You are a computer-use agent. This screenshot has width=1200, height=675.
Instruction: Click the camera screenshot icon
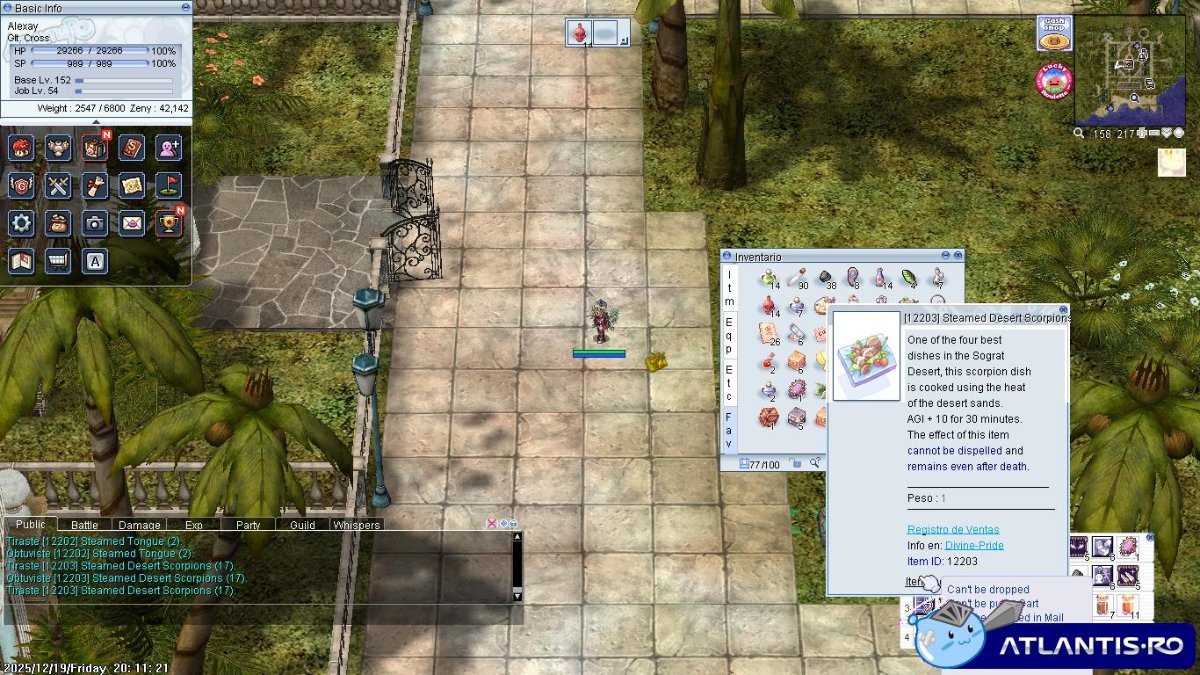coord(95,222)
